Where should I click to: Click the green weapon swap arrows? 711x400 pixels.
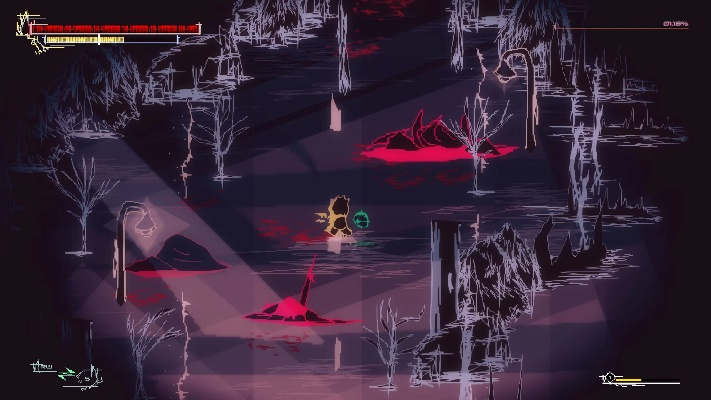67,375
